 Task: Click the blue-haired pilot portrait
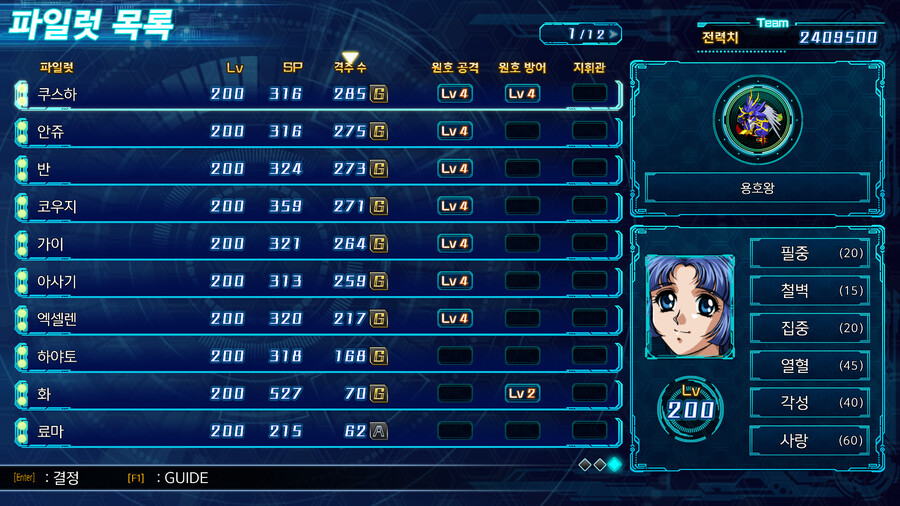coord(689,306)
